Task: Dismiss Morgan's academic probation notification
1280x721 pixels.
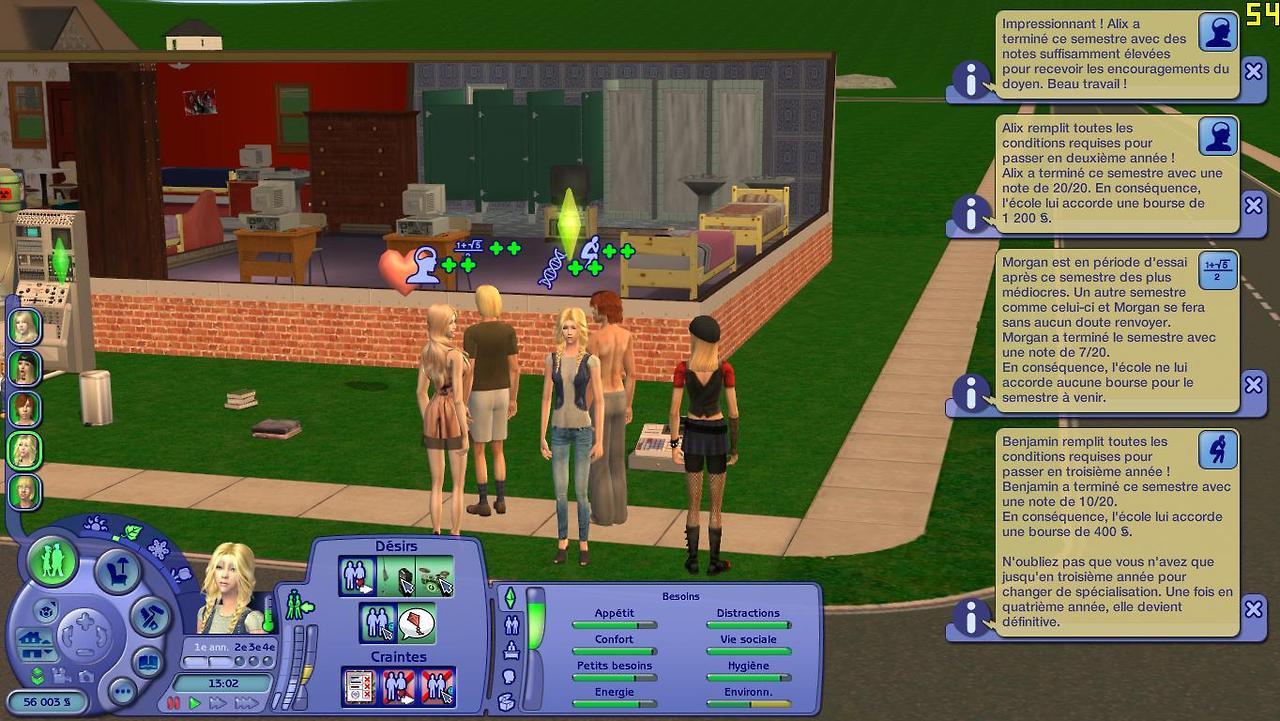Action: tap(1253, 384)
